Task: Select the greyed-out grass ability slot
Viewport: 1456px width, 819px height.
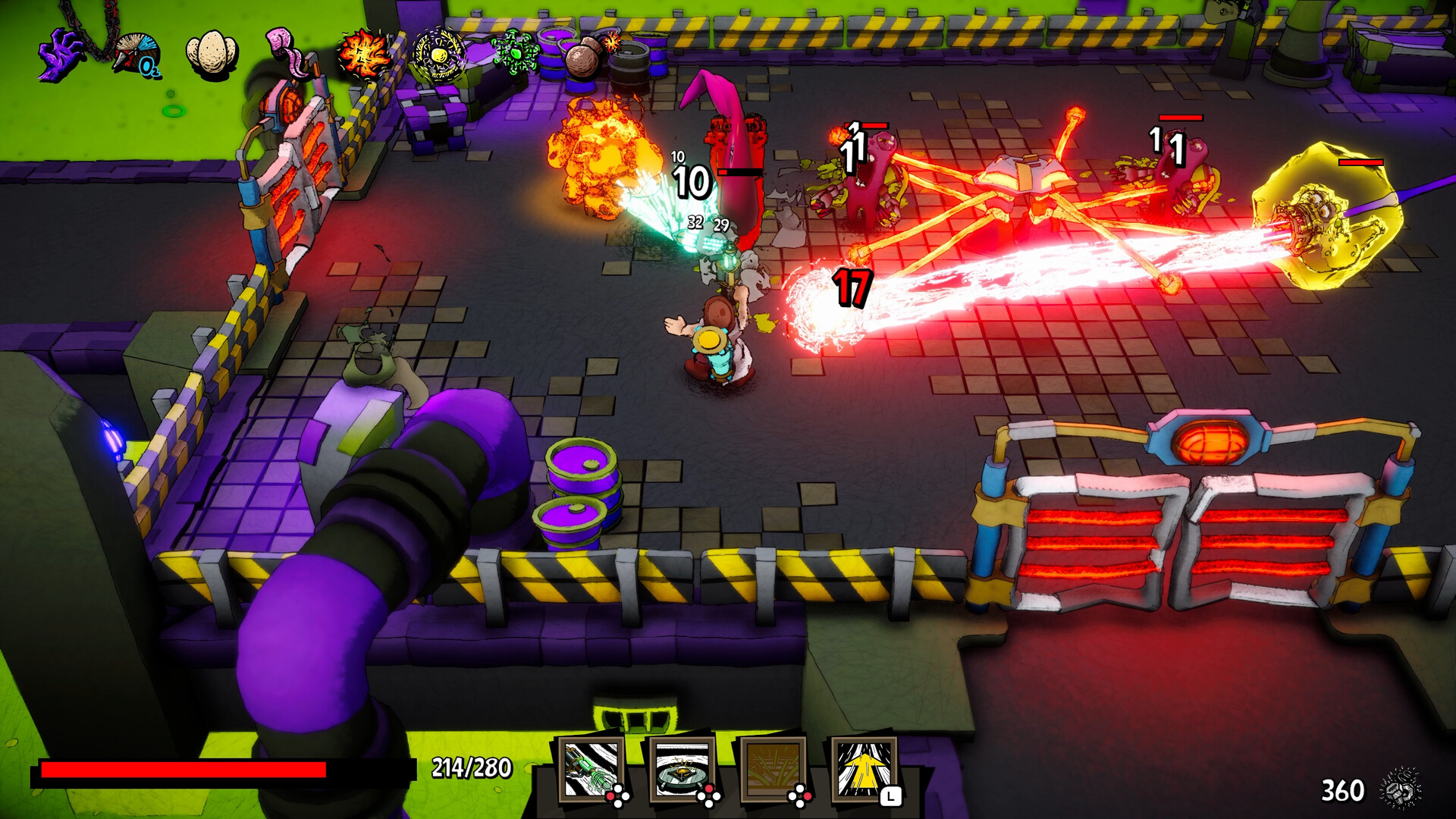Action: [x=773, y=770]
